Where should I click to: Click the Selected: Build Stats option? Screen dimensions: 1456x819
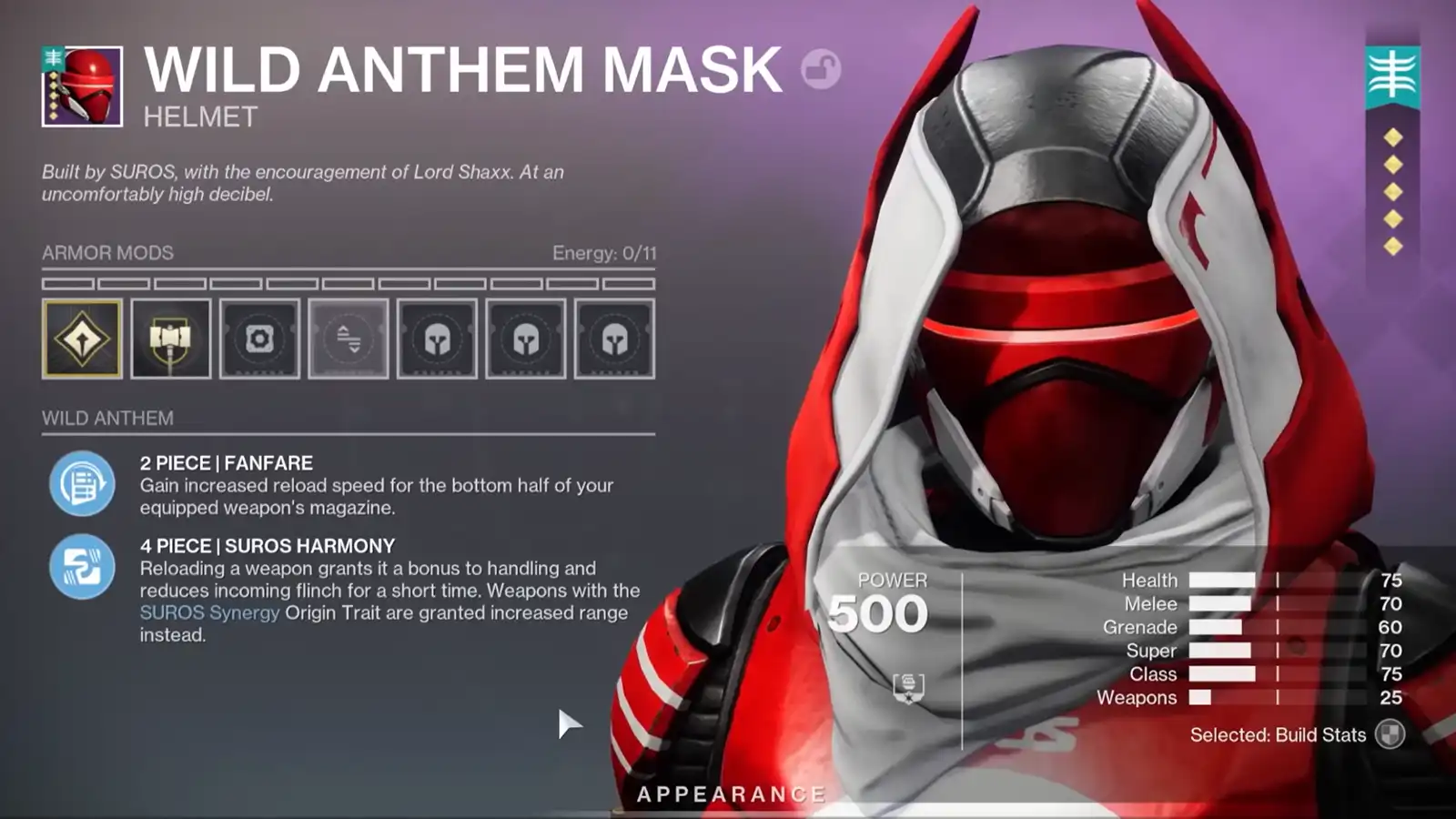pos(1279,734)
